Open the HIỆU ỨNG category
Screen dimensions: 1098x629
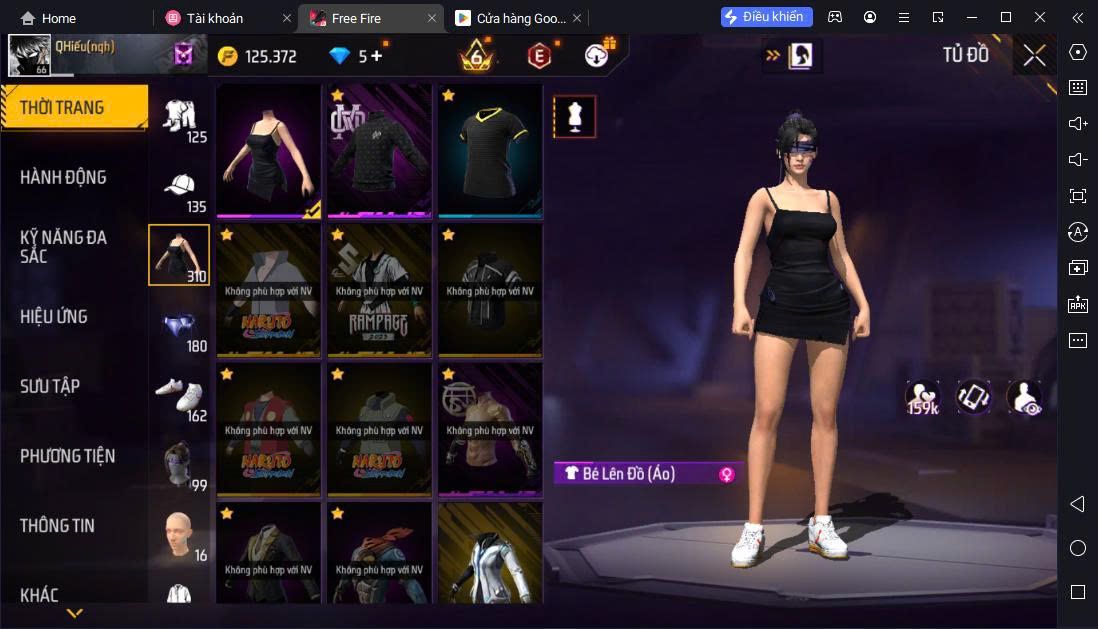(x=54, y=317)
